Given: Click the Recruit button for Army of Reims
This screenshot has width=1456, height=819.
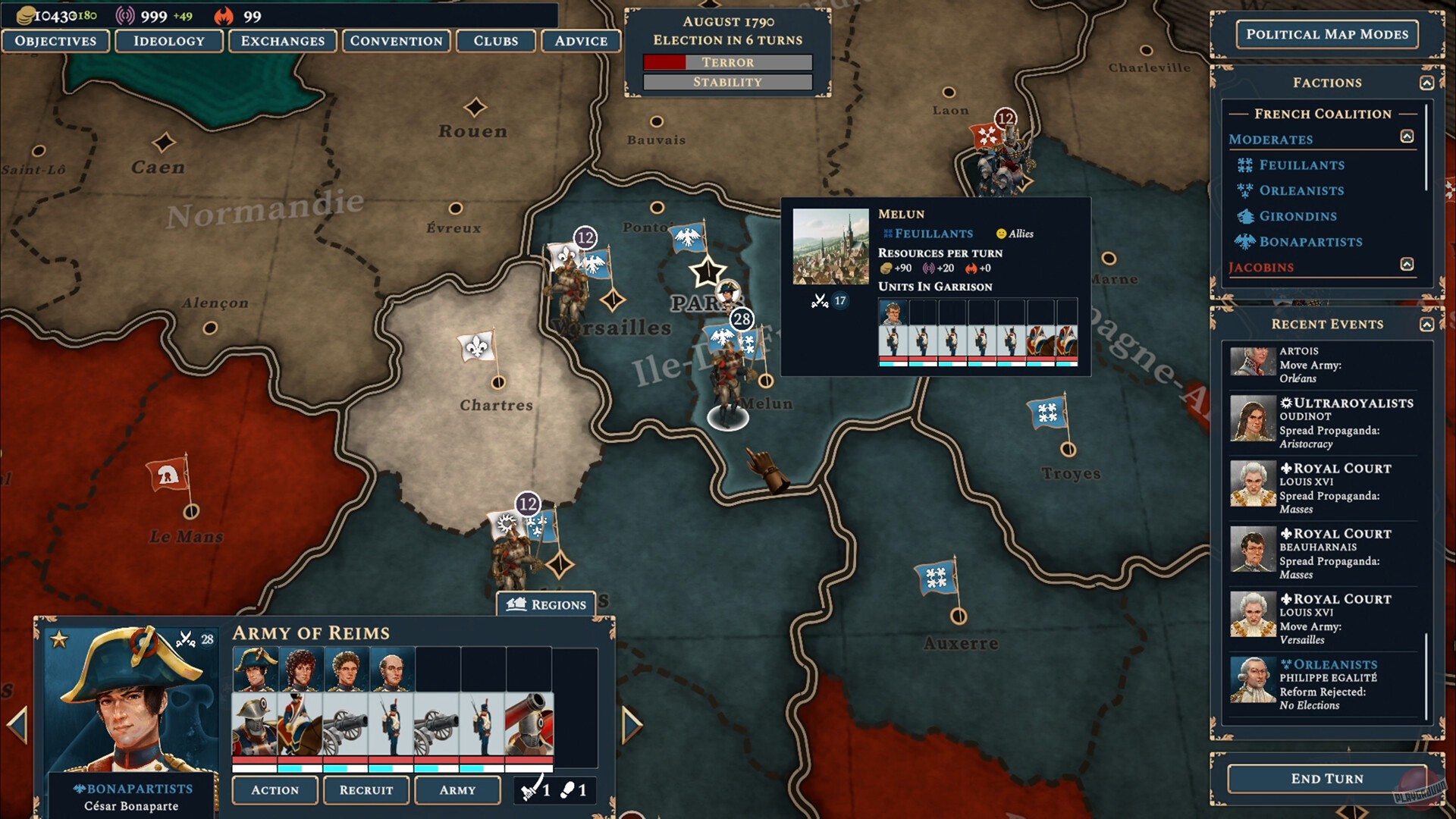Looking at the screenshot, I should (x=366, y=790).
